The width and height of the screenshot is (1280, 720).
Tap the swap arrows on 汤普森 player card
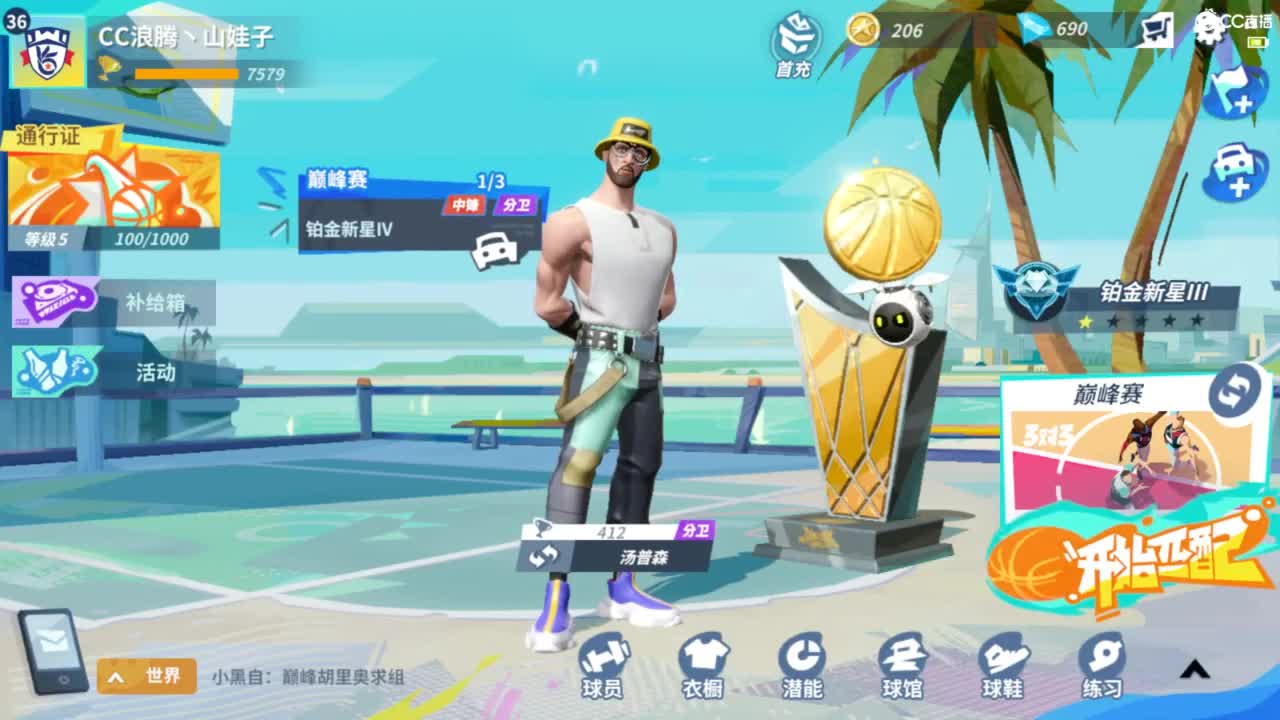[x=545, y=556]
